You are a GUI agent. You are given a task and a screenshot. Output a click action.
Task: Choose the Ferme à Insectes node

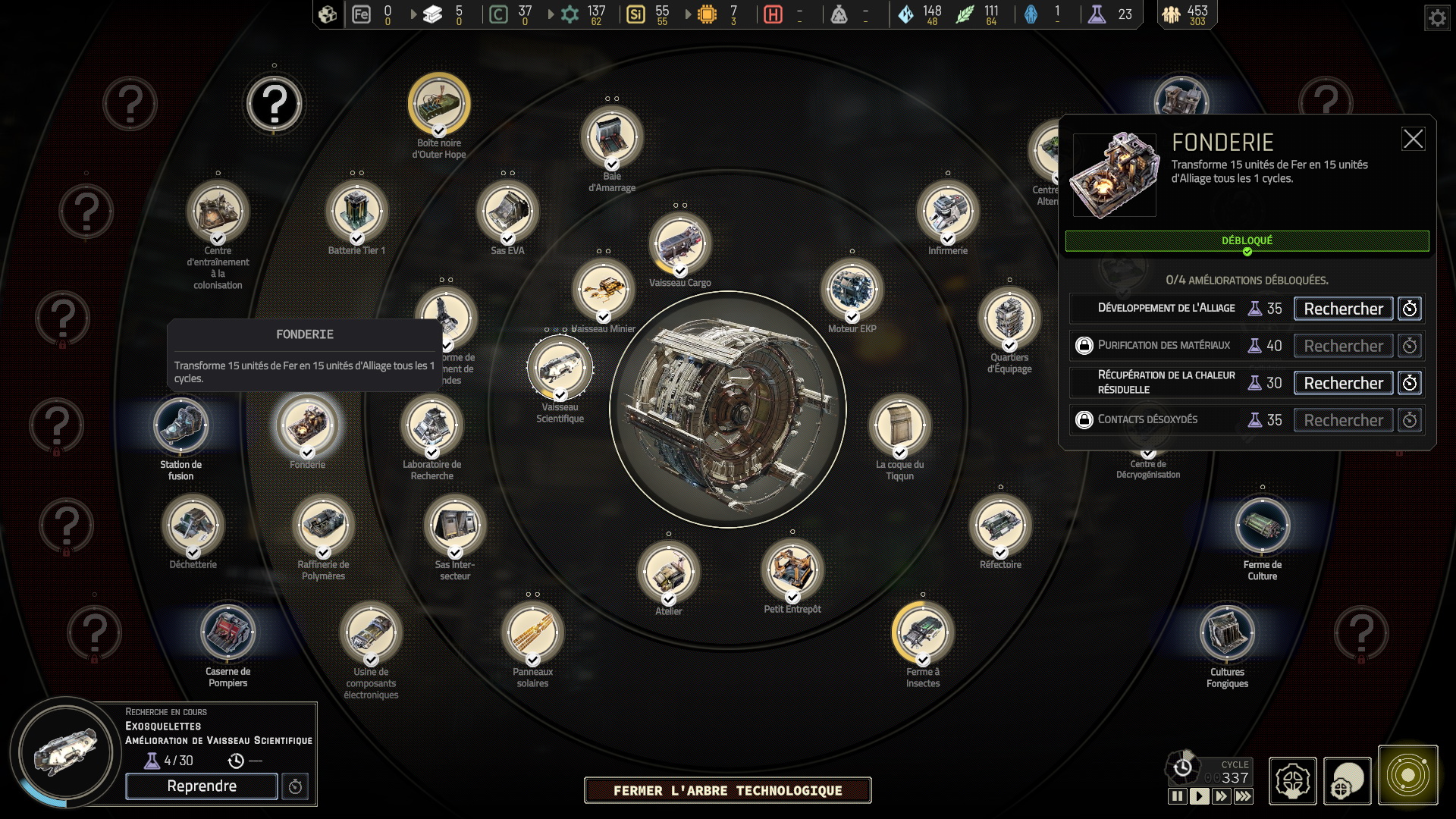(x=922, y=632)
